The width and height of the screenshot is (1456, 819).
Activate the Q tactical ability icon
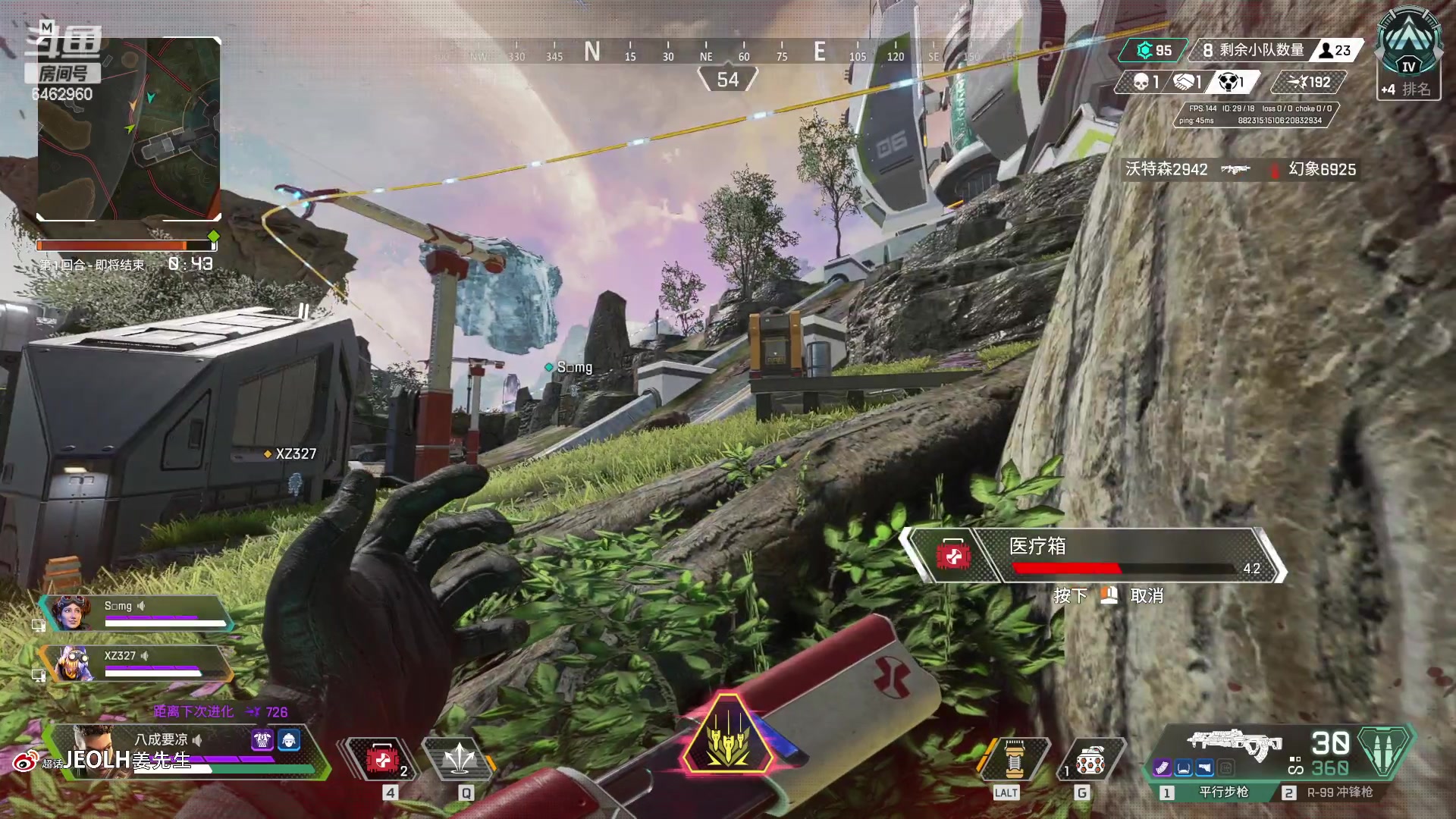click(x=460, y=759)
